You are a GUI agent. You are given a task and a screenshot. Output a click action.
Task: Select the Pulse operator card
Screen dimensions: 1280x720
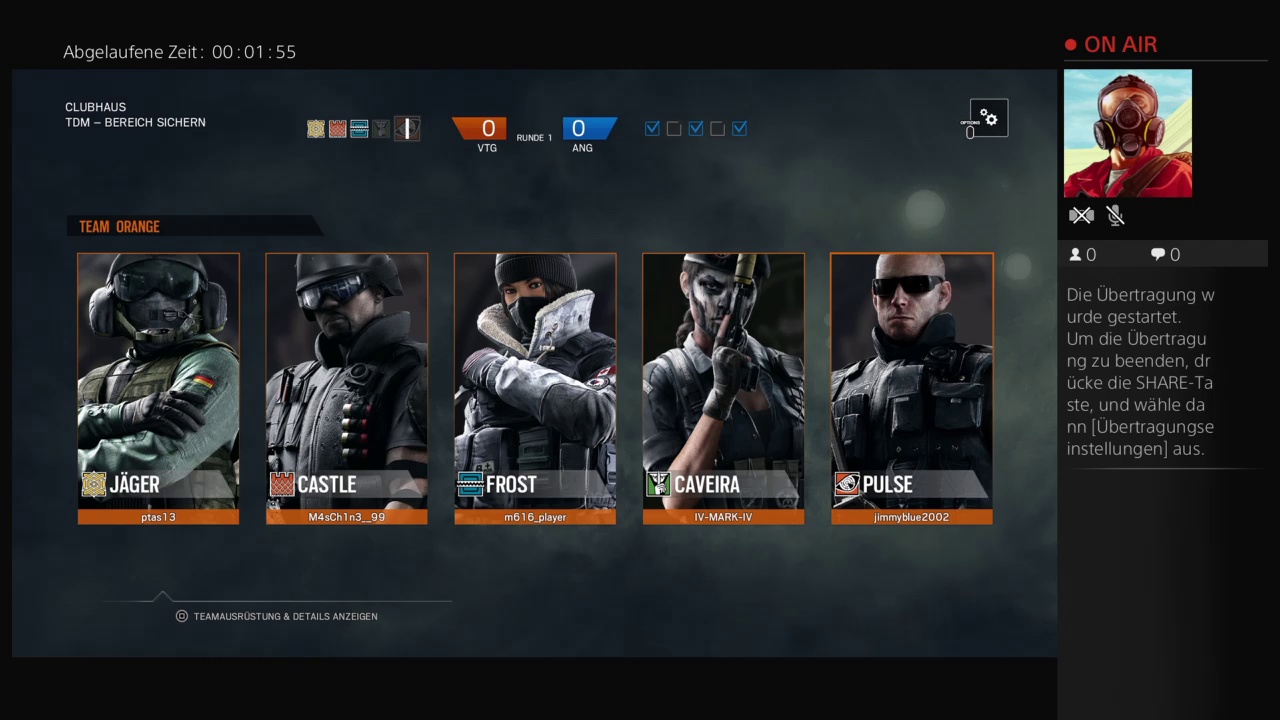click(x=911, y=380)
